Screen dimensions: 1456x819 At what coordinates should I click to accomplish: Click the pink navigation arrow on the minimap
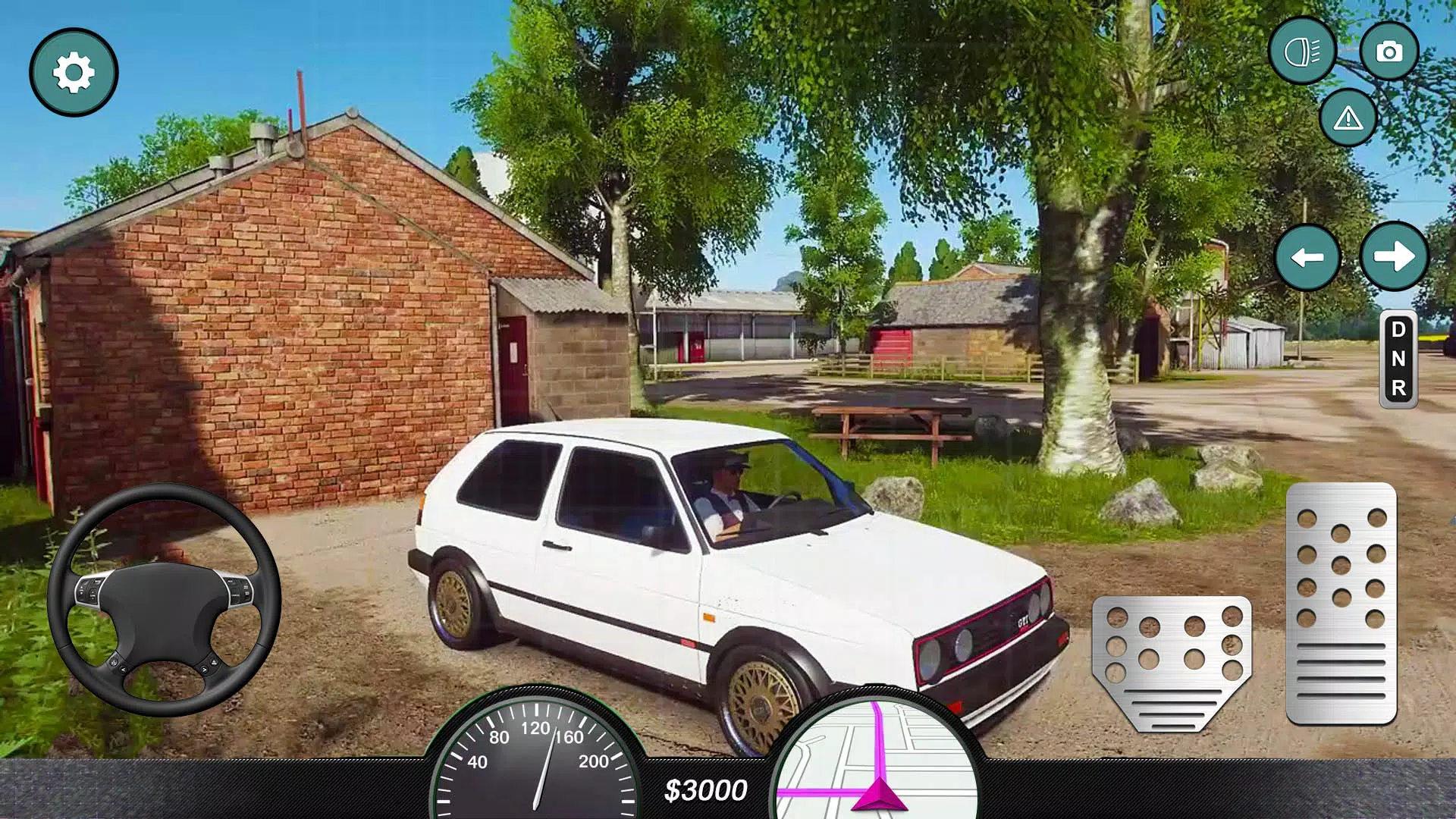pos(880,796)
